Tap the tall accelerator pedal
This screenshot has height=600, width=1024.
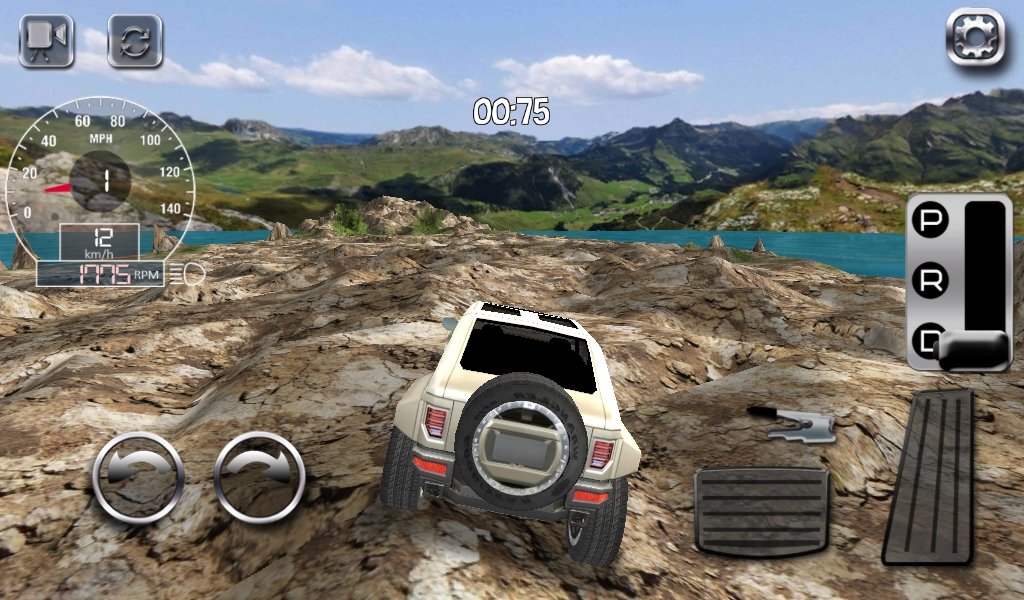928,477
